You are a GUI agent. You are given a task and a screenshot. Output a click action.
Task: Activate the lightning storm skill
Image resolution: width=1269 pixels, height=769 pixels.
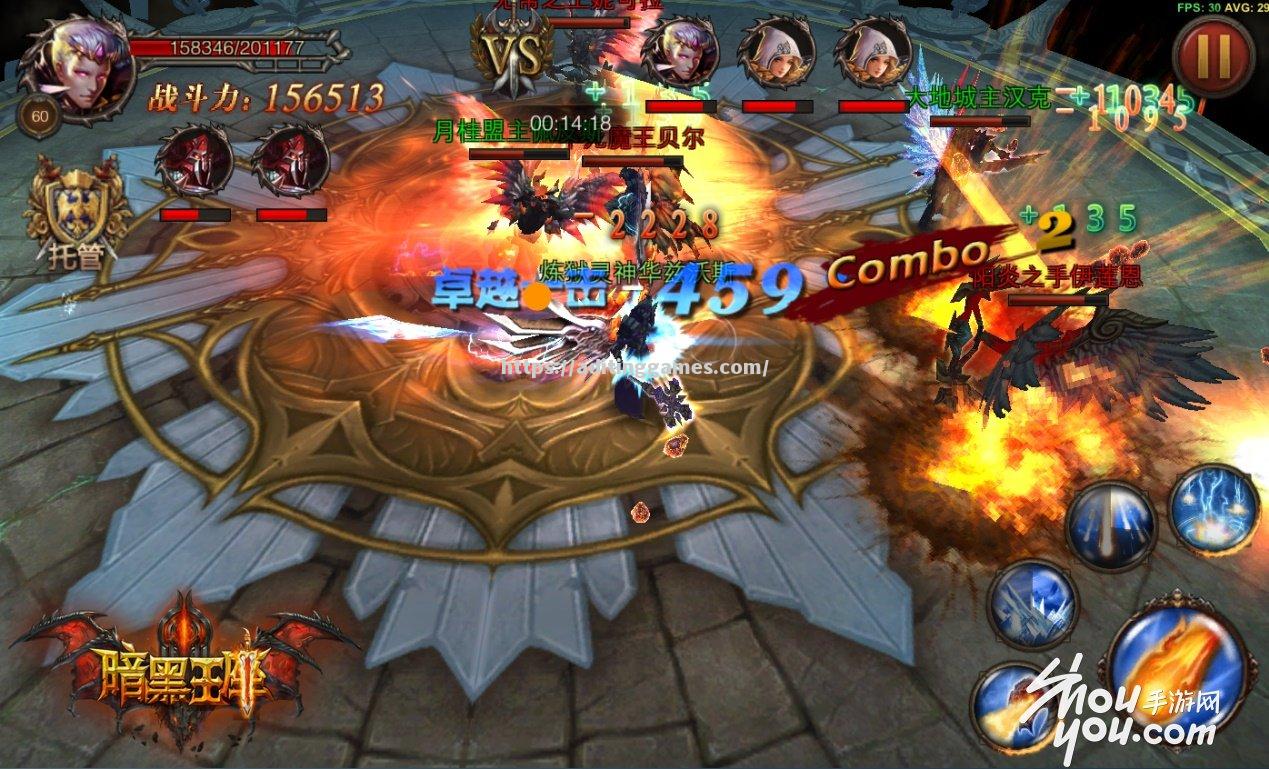tap(1214, 509)
